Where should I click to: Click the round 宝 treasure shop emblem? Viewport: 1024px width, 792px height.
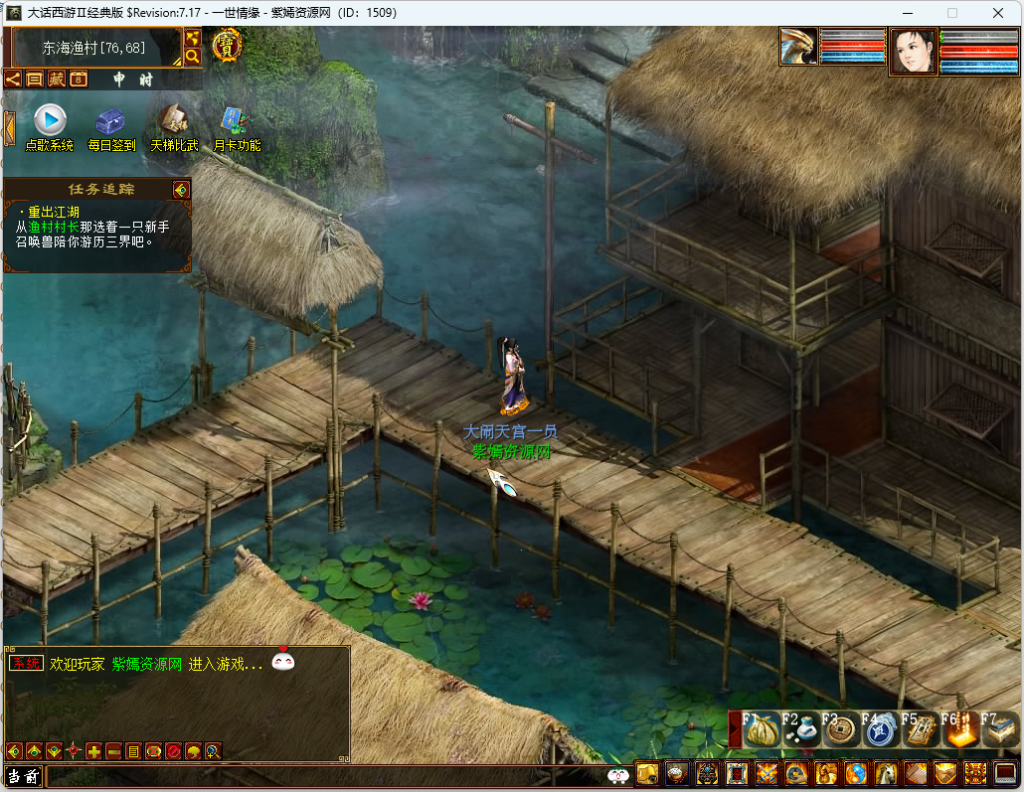227,44
